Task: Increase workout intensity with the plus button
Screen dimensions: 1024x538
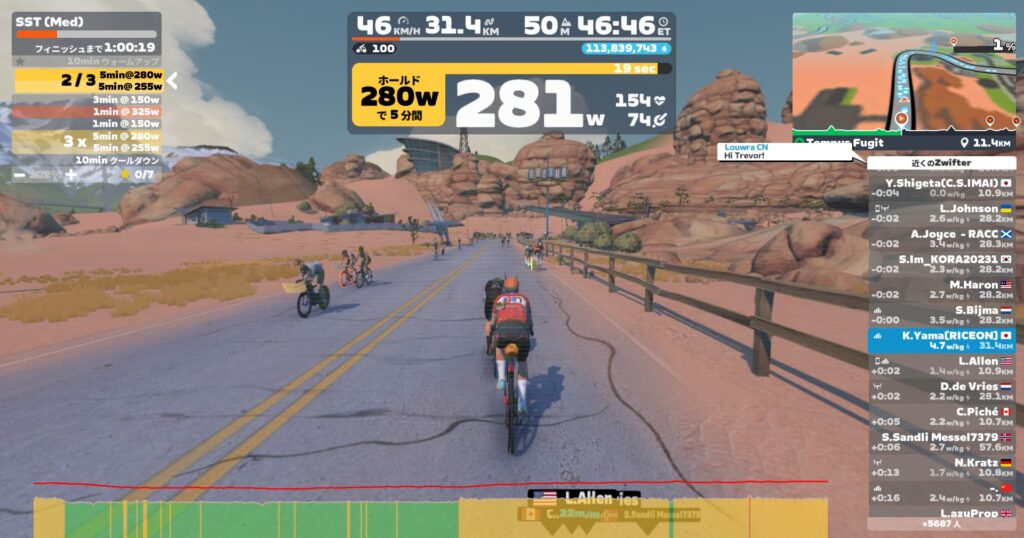Action: tap(70, 174)
